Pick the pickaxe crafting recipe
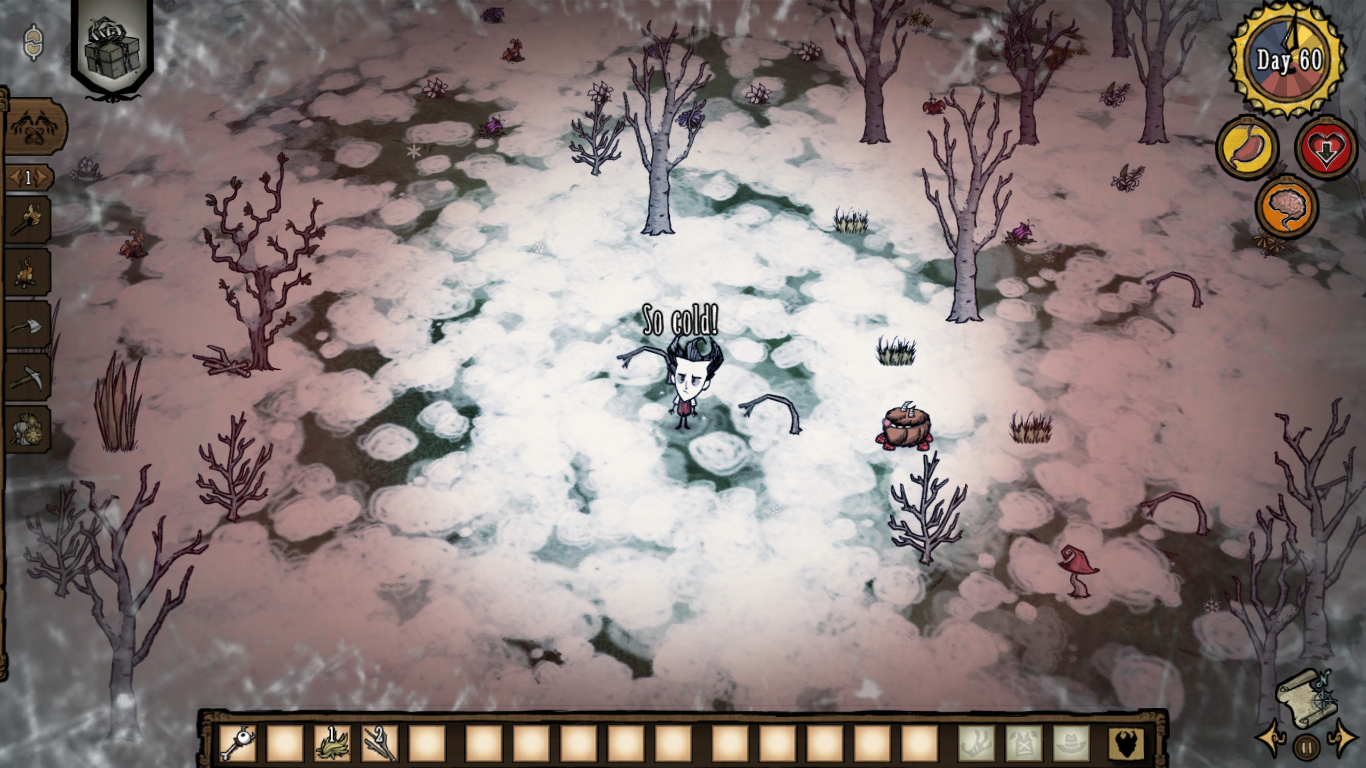Viewport: 1366px width, 768px height. pos(27,377)
